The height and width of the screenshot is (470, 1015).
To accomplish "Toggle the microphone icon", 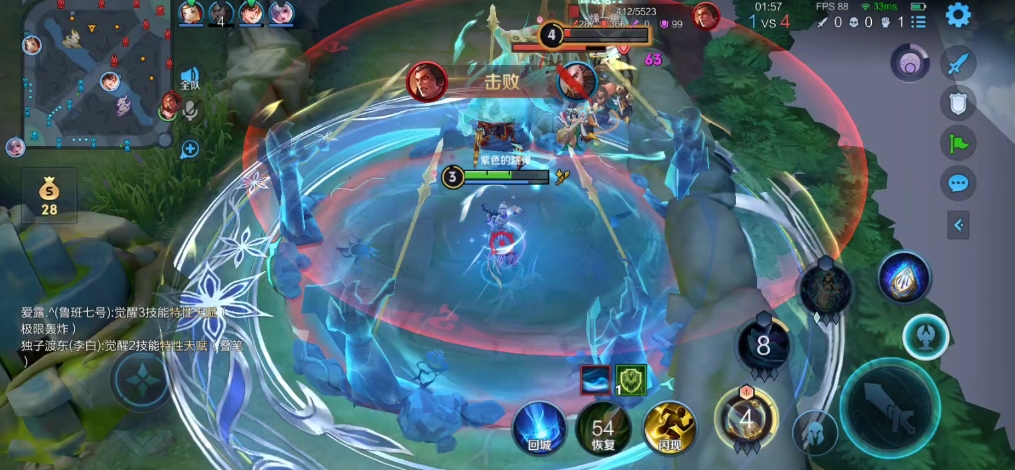I will pyautogui.click(x=190, y=111).
